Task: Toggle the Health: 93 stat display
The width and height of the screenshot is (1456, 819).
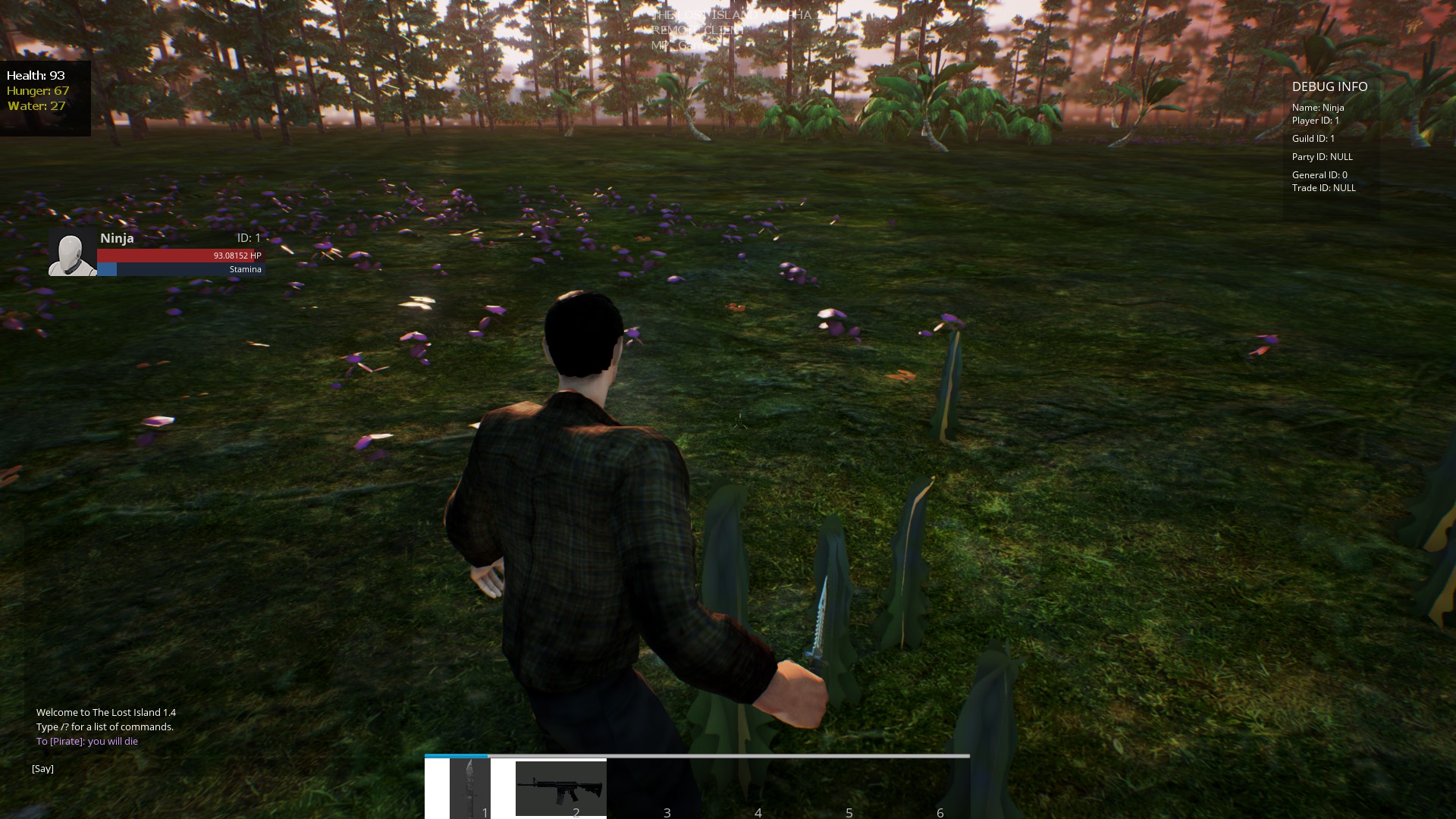Action: (x=35, y=76)
